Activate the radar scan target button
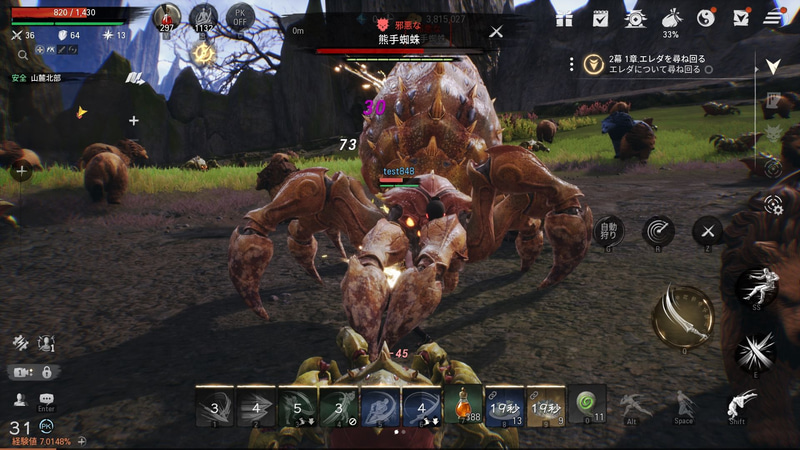 pos(658,232)
